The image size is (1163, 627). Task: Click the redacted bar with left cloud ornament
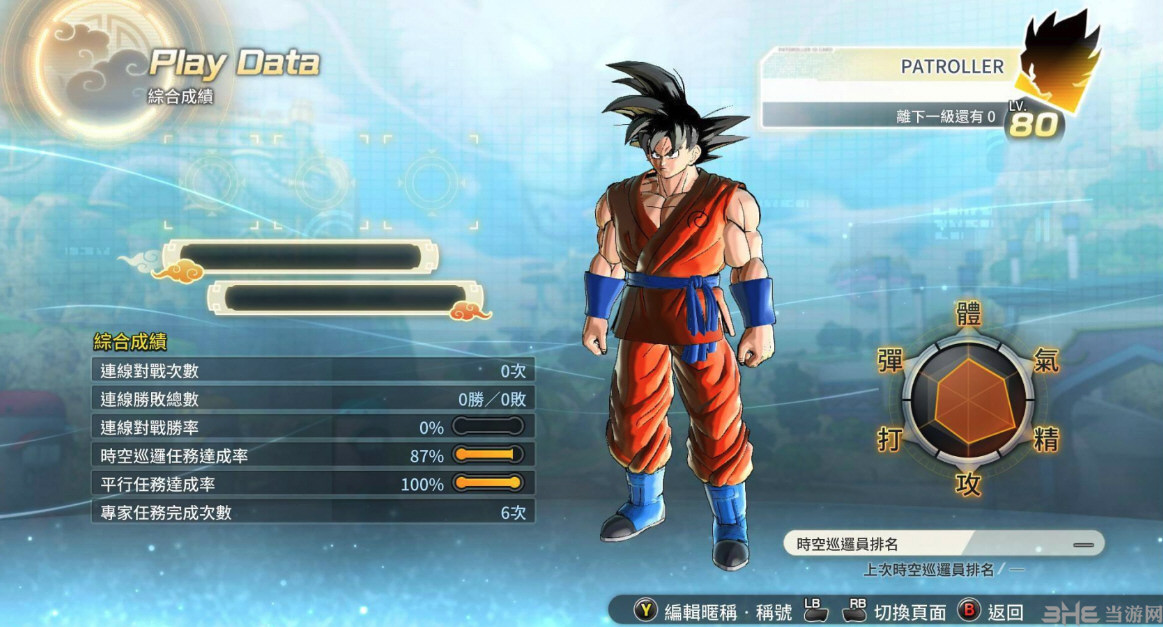point(300,257)
